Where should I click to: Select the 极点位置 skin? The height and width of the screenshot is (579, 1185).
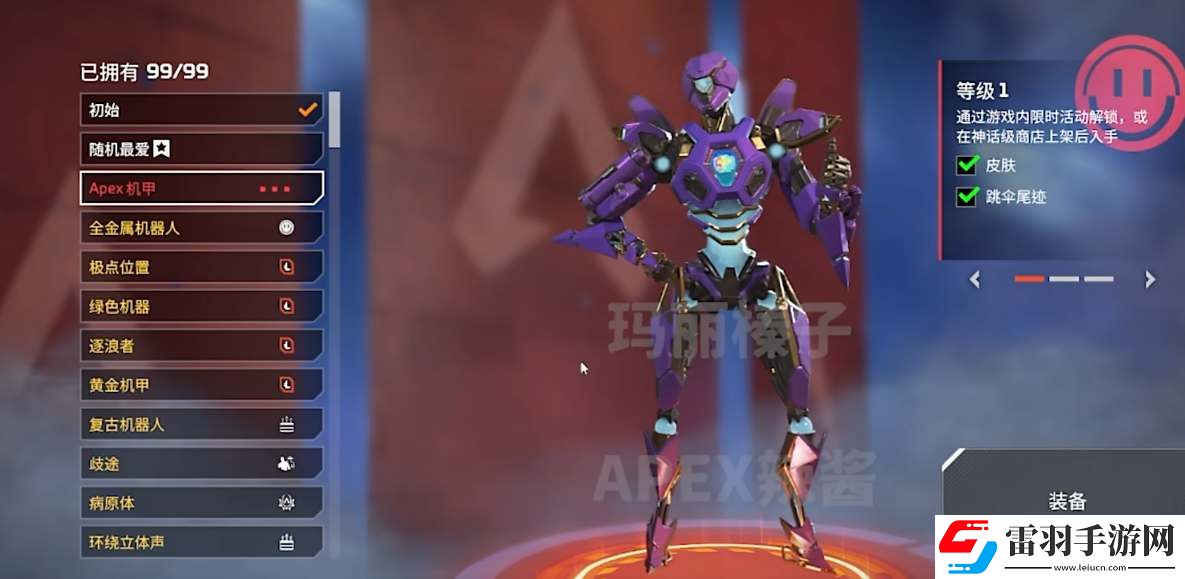point(200,267)
